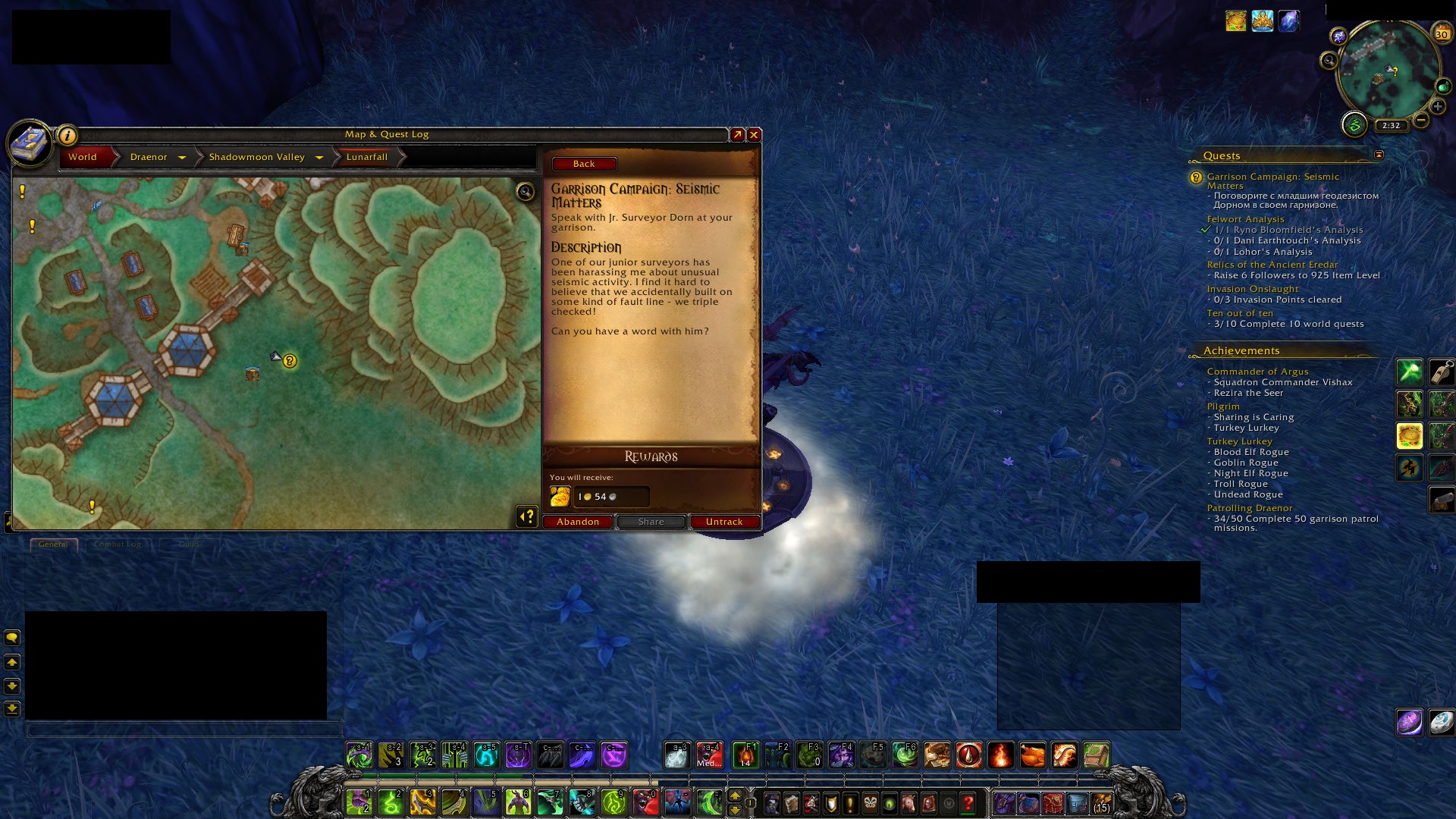This screenshot has height=819, width=1456.
Task: Click the minimap
Action: tap(1387, 72)
